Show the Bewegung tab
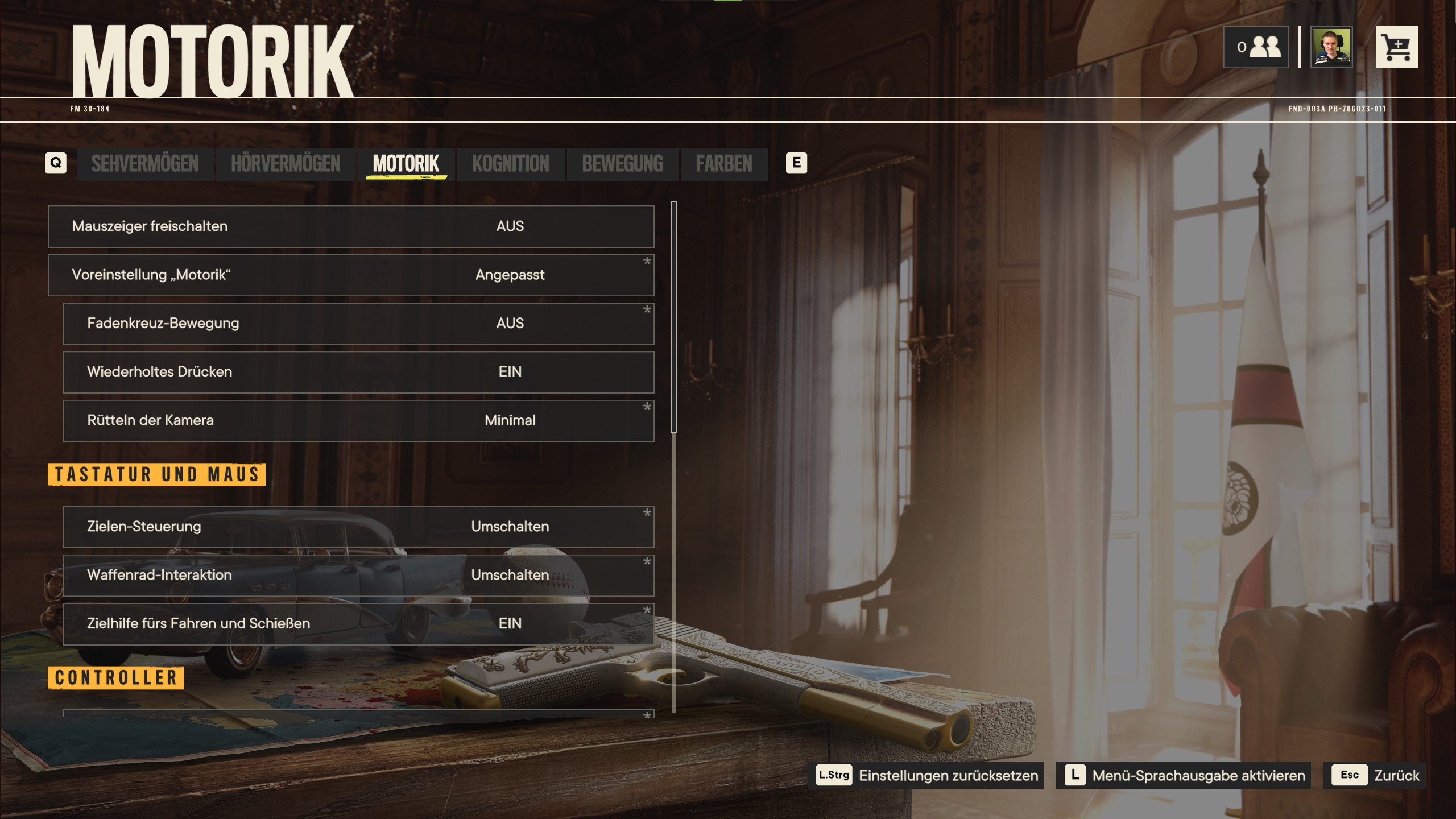 (x=622, y=164)
